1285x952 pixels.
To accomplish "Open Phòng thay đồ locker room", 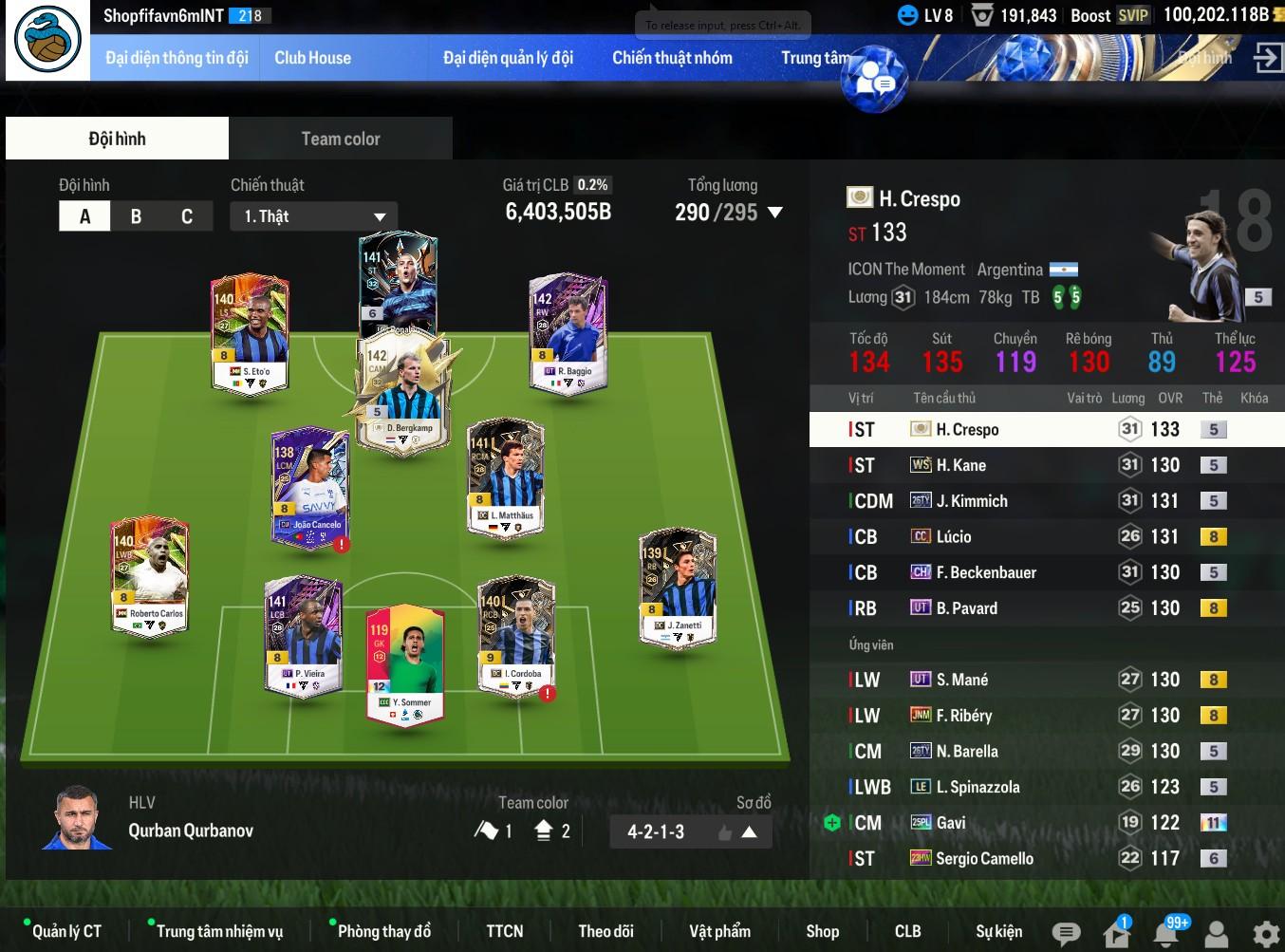I will pyautogui.click(x=383, y=931).
